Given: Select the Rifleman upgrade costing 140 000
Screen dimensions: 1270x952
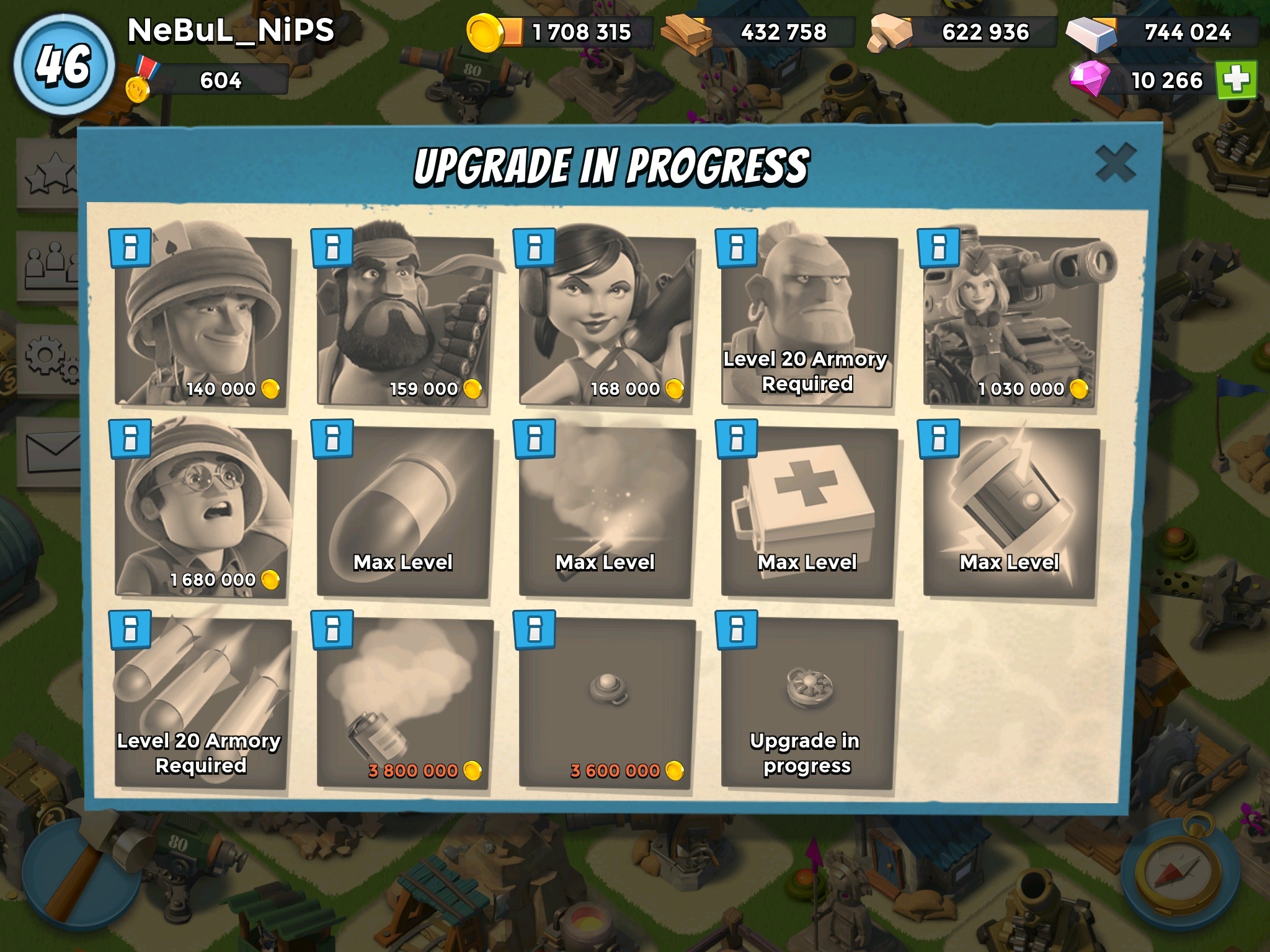Looking at the screenshot, I should pos(203,321).
